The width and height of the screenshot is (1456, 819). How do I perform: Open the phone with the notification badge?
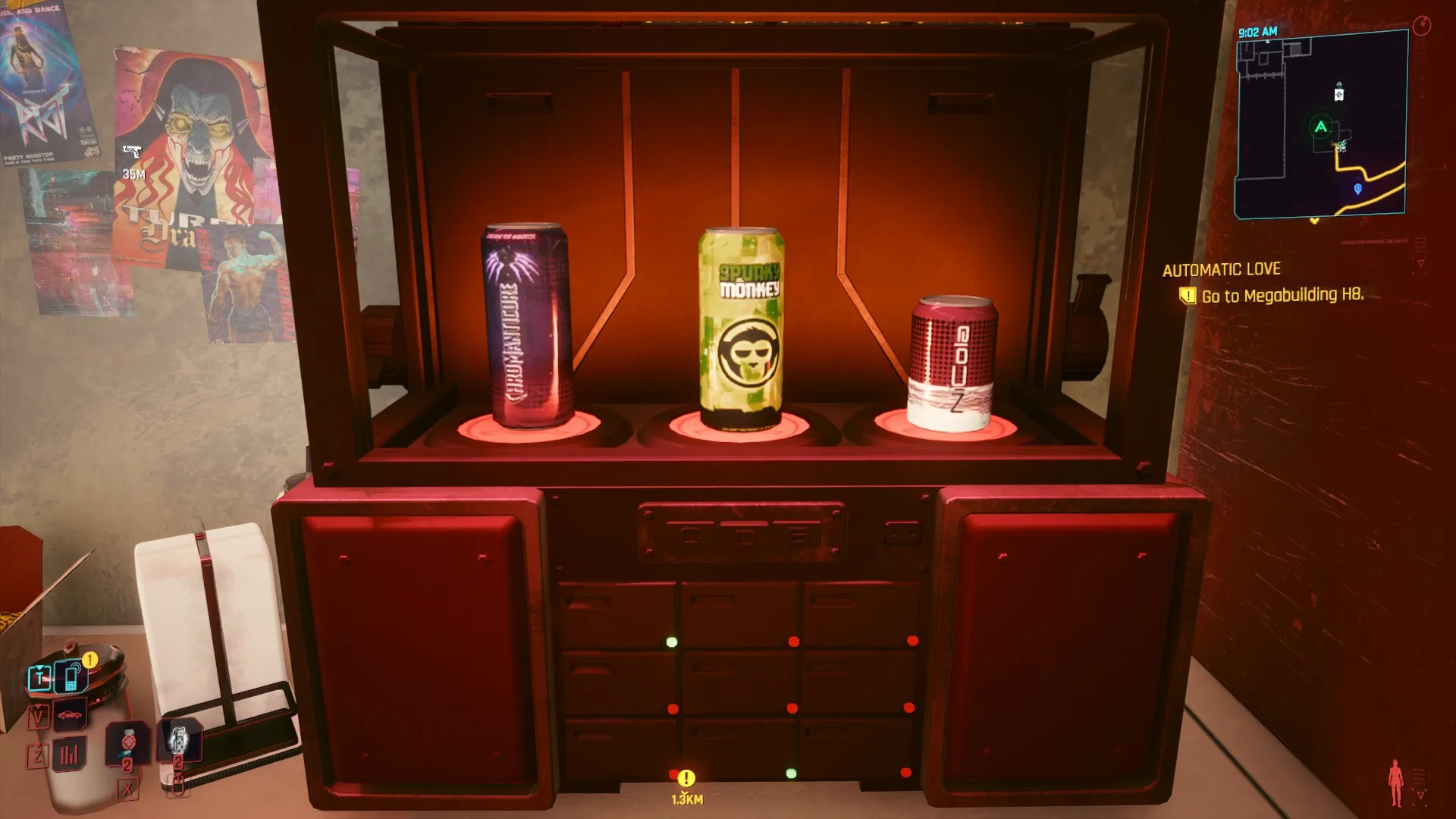click(x=71, y=676)
